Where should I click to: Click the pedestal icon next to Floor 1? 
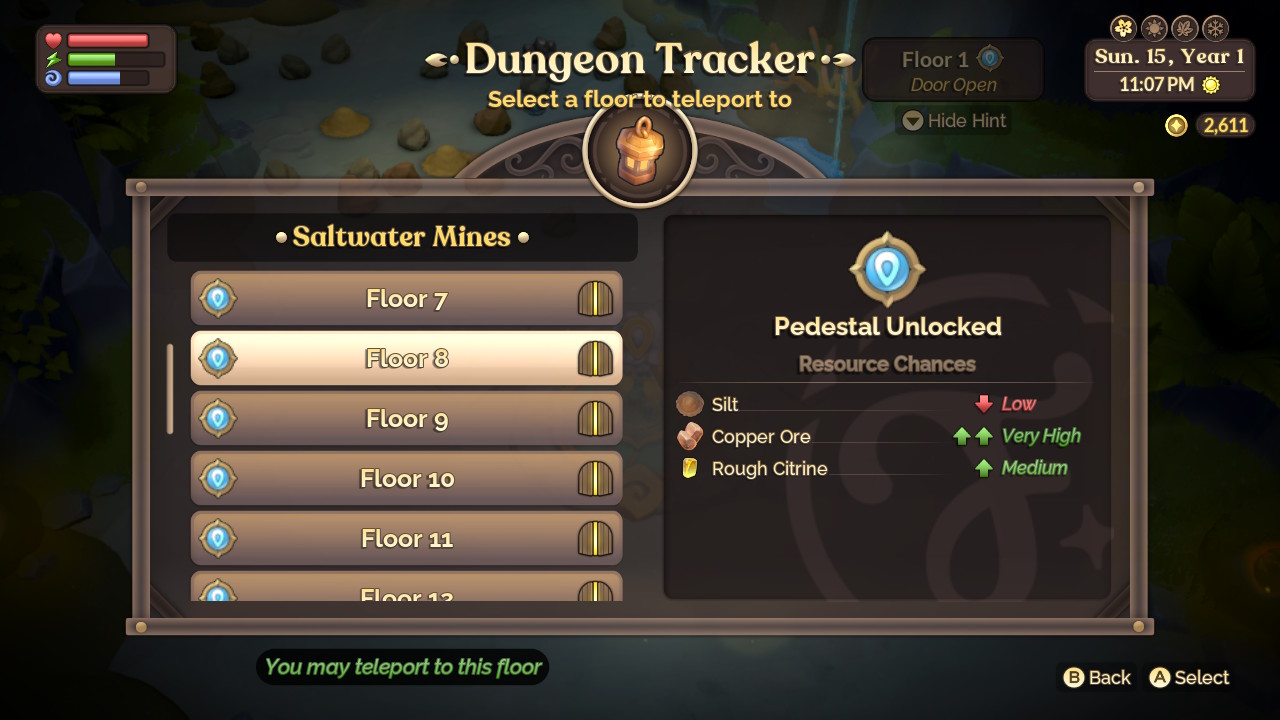991,59
